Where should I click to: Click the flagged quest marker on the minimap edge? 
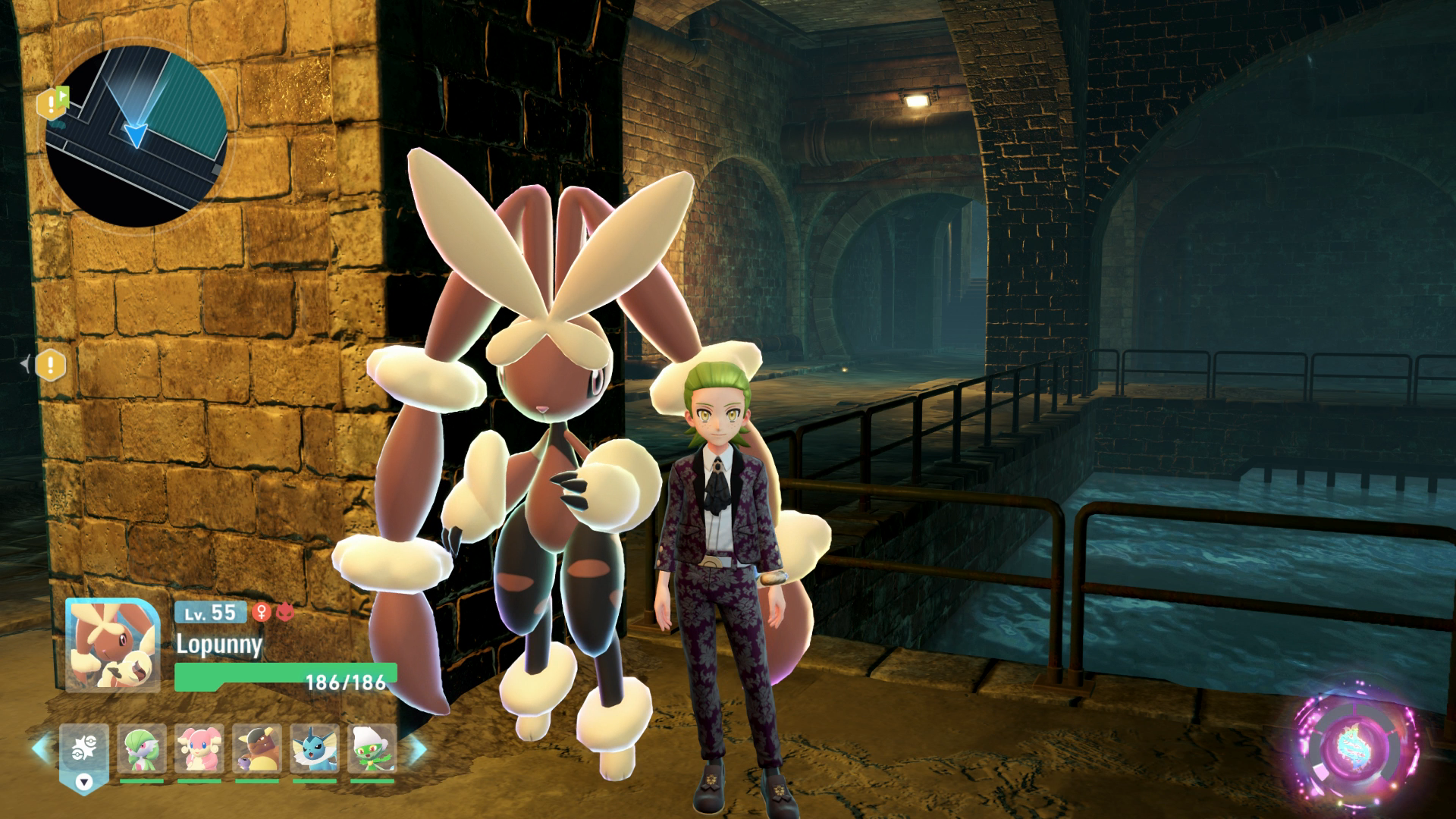pos(53,103)
